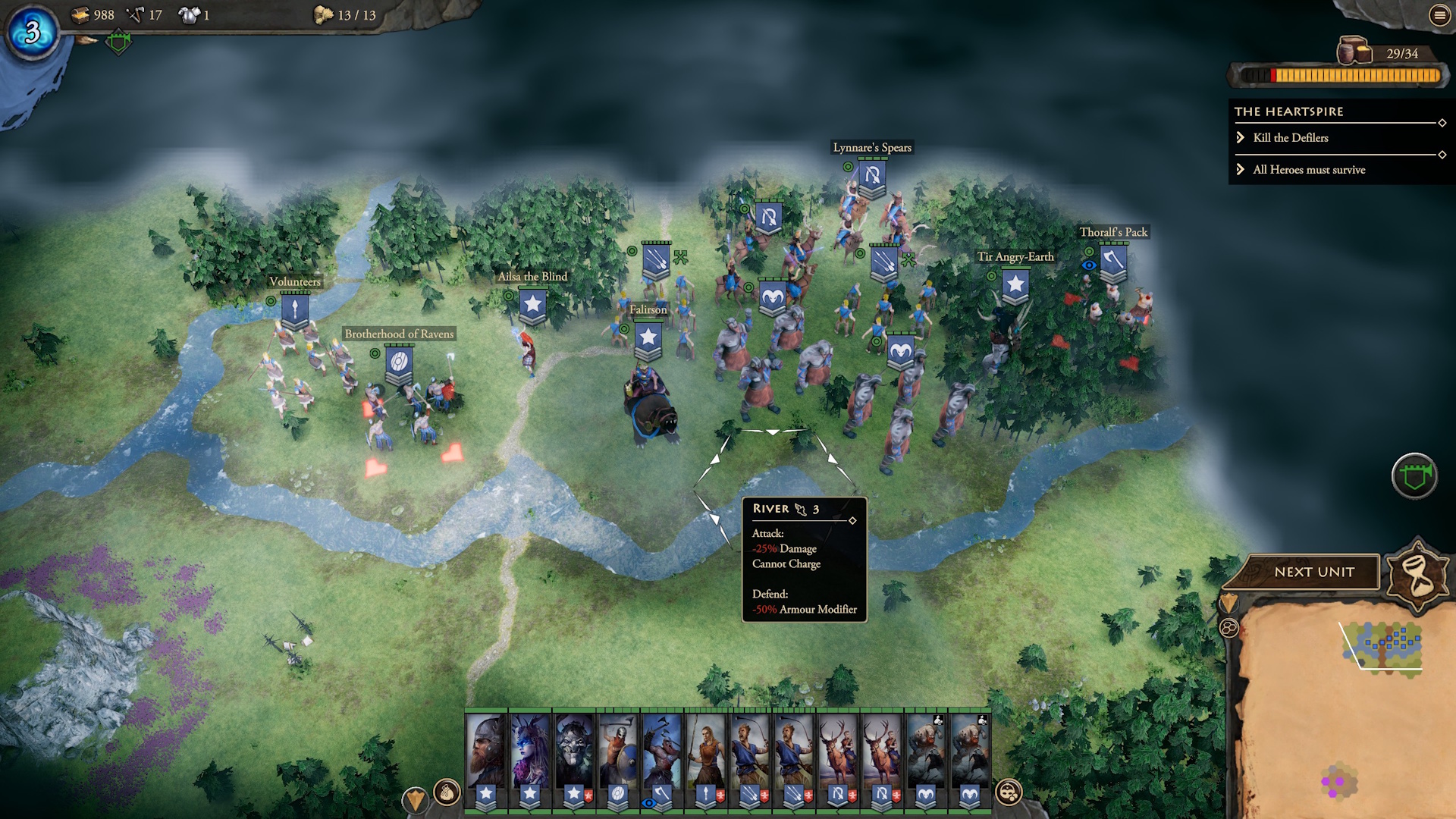Open the main menu hamburger icon
1456x819 pixels.
tap(1439, 15)
